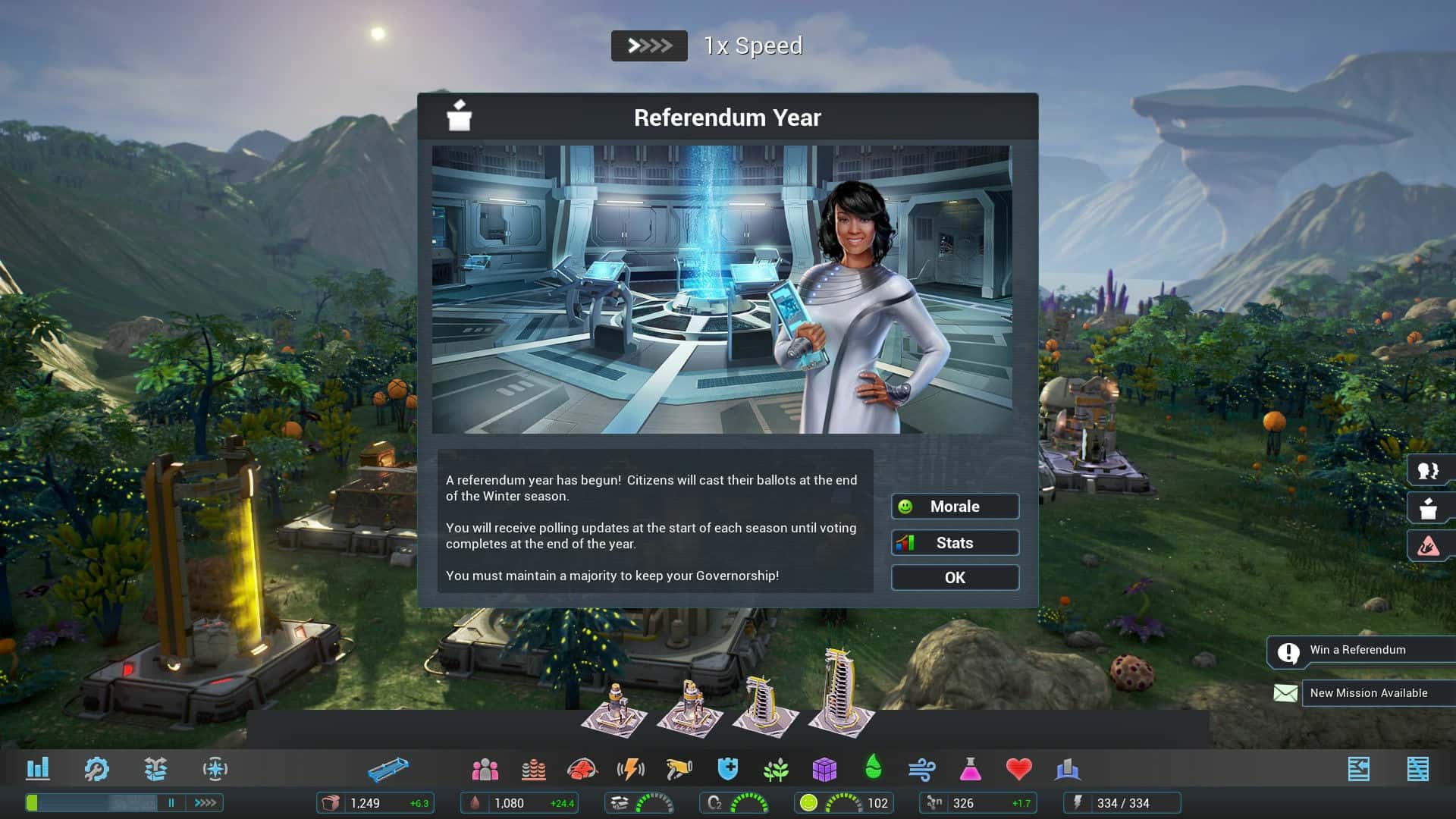The image size is (1456, 819).
Task: Open the water drop overlay
Action: 872,768
